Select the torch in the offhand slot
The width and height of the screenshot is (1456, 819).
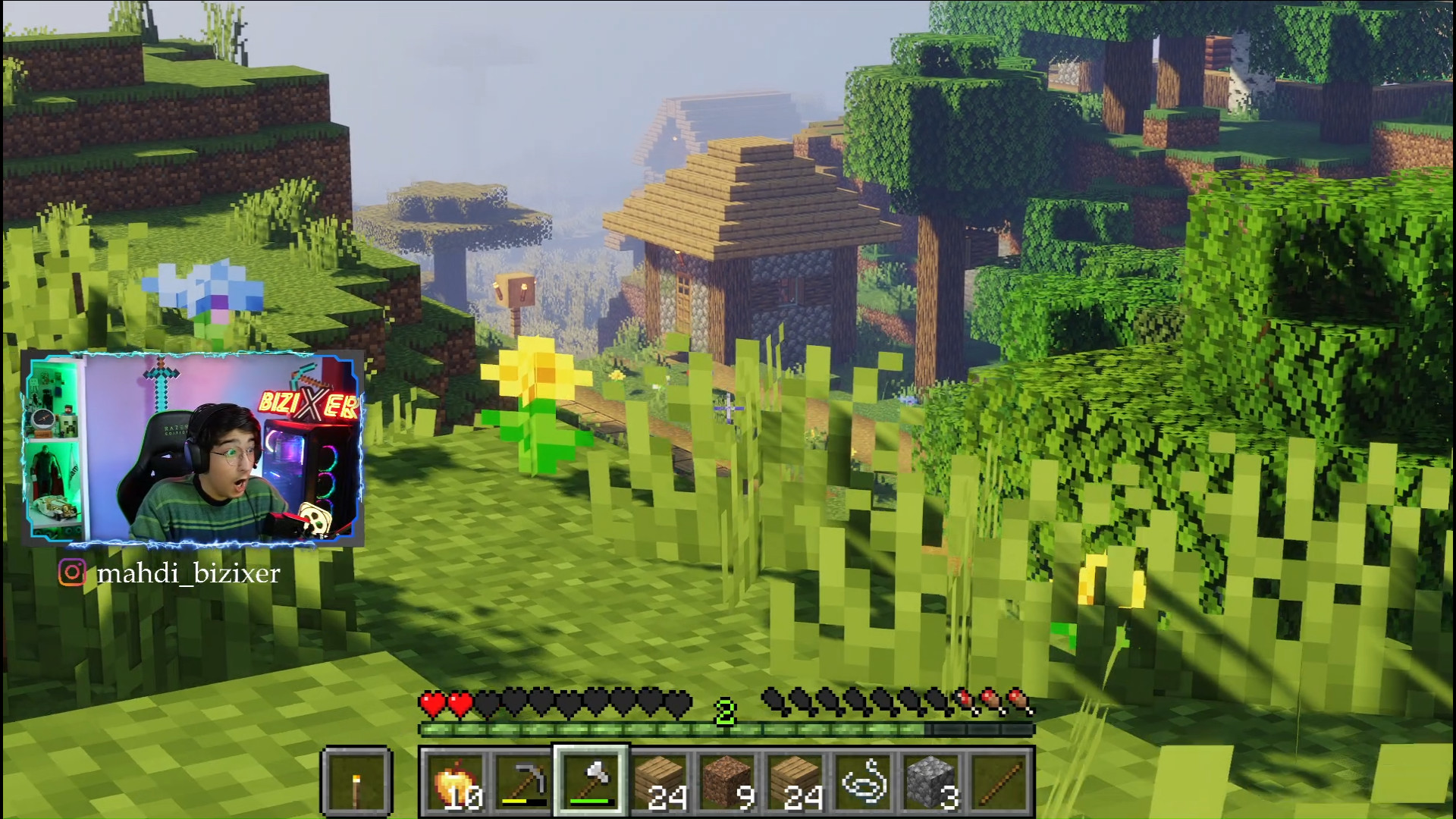pyautogui.click(x=356, y=782)
